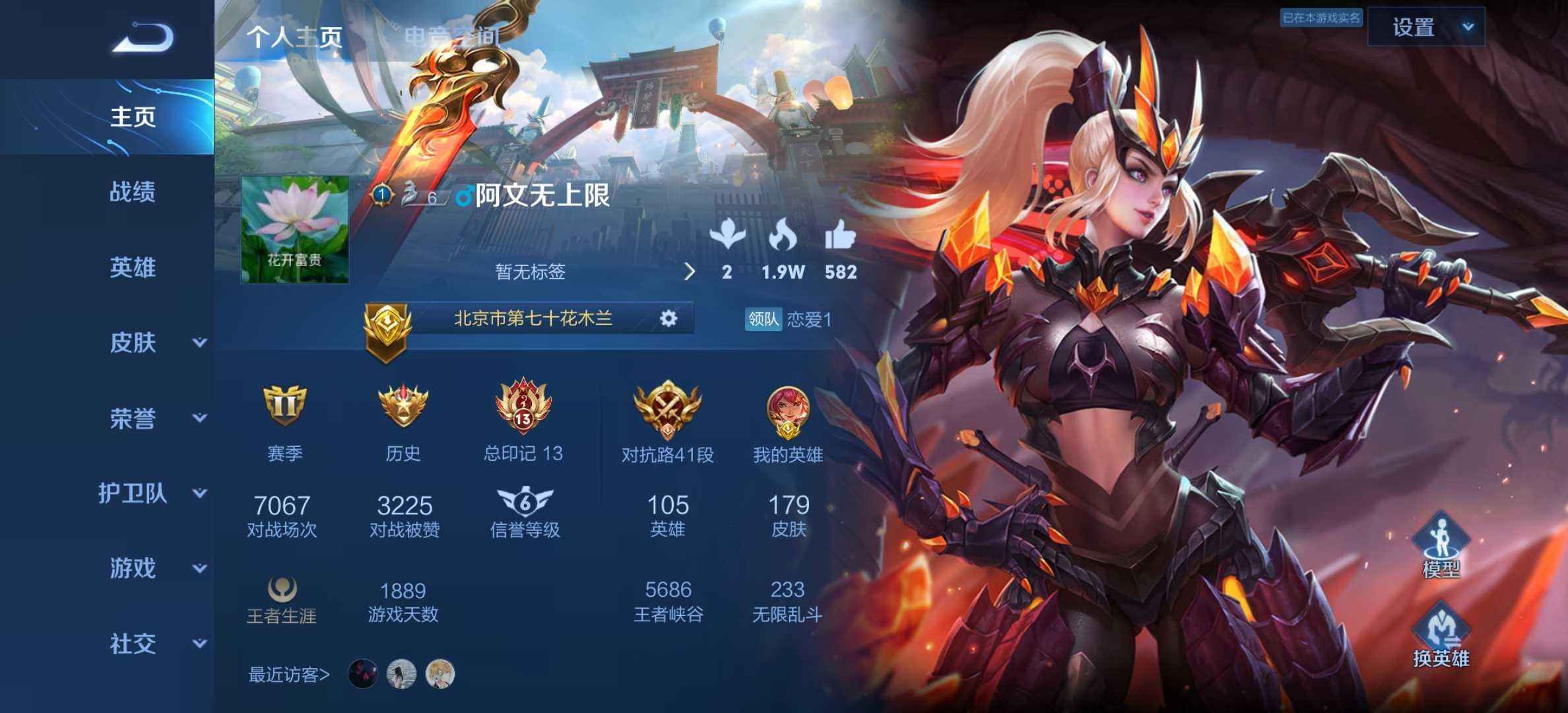Open the 战绩 sidebar menu item
1568x713 pixels.
132,191
